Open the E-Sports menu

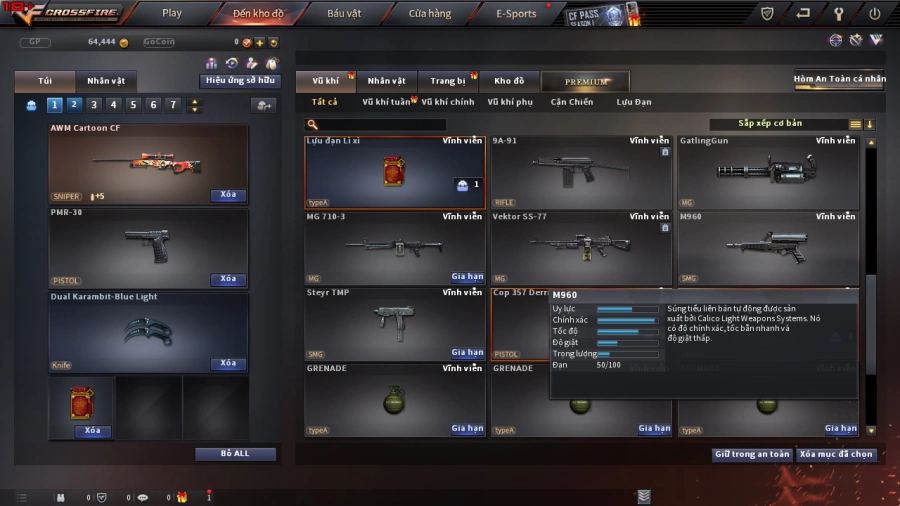[516, 13]
